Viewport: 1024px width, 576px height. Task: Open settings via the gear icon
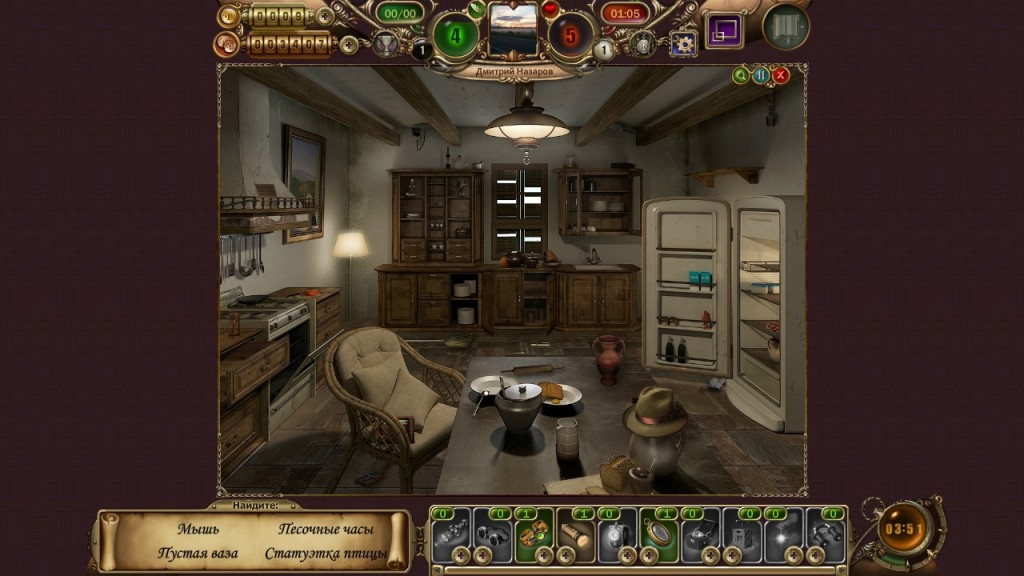(683, 43)
